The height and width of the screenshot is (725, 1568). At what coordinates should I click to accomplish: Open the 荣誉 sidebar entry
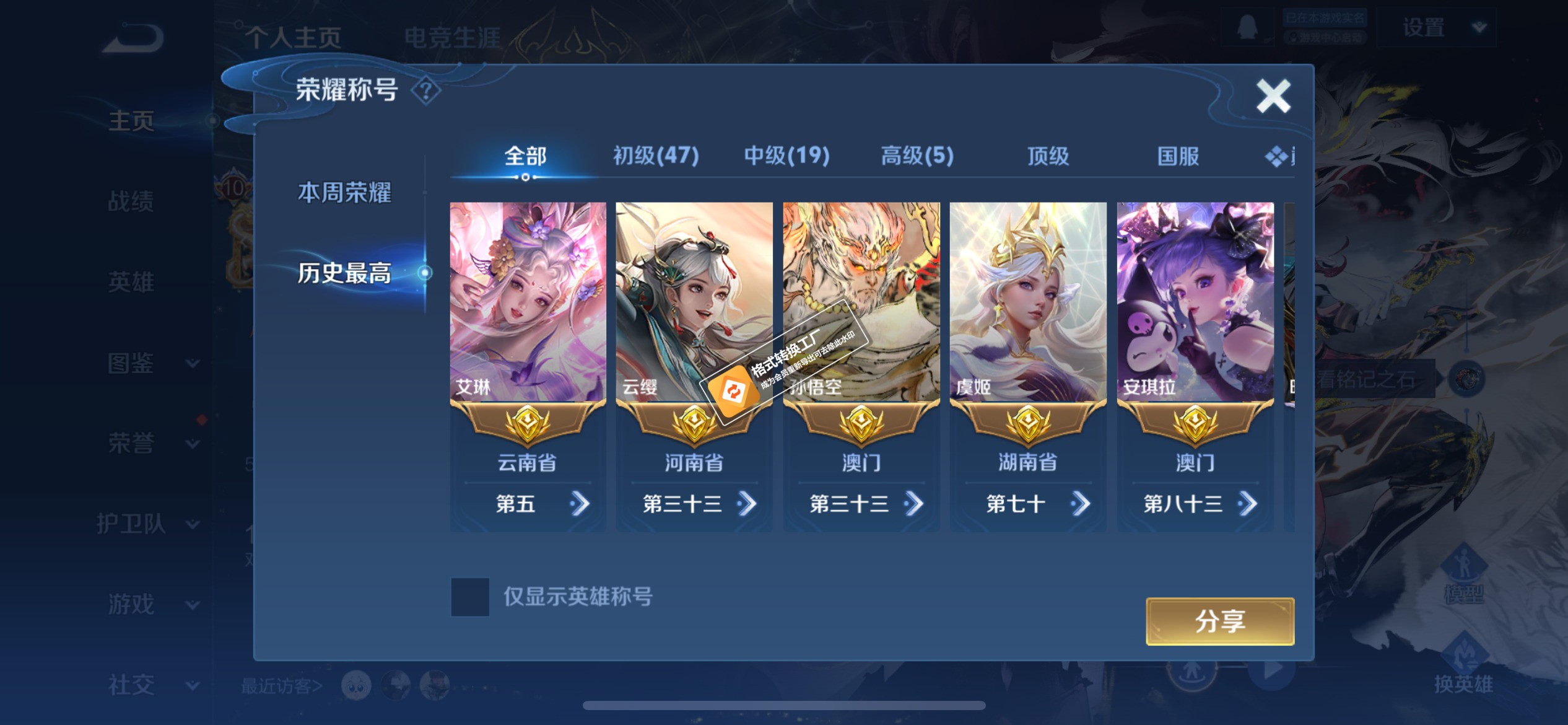tap(132, 442)
